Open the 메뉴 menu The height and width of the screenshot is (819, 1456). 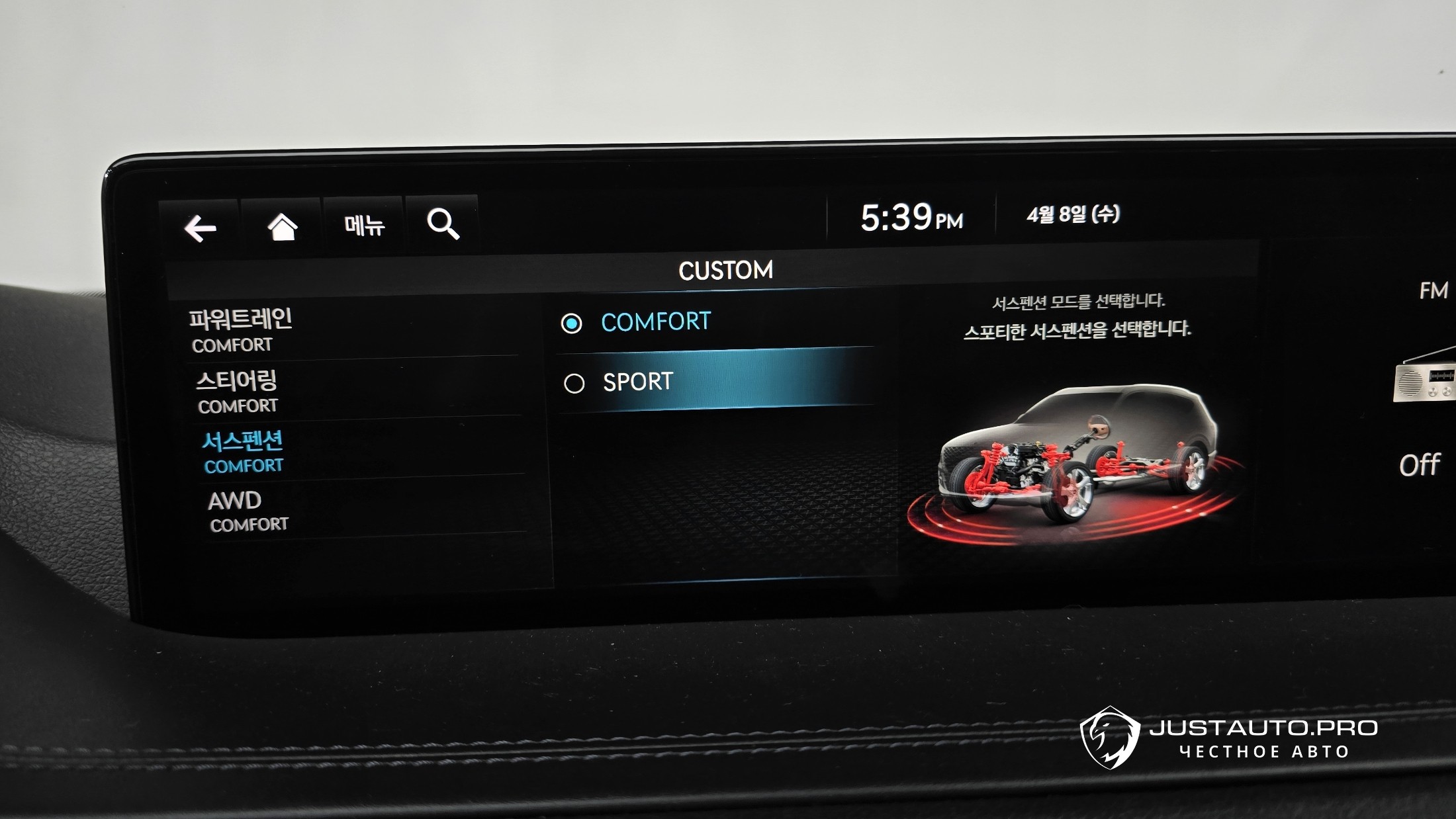point(364,226)
